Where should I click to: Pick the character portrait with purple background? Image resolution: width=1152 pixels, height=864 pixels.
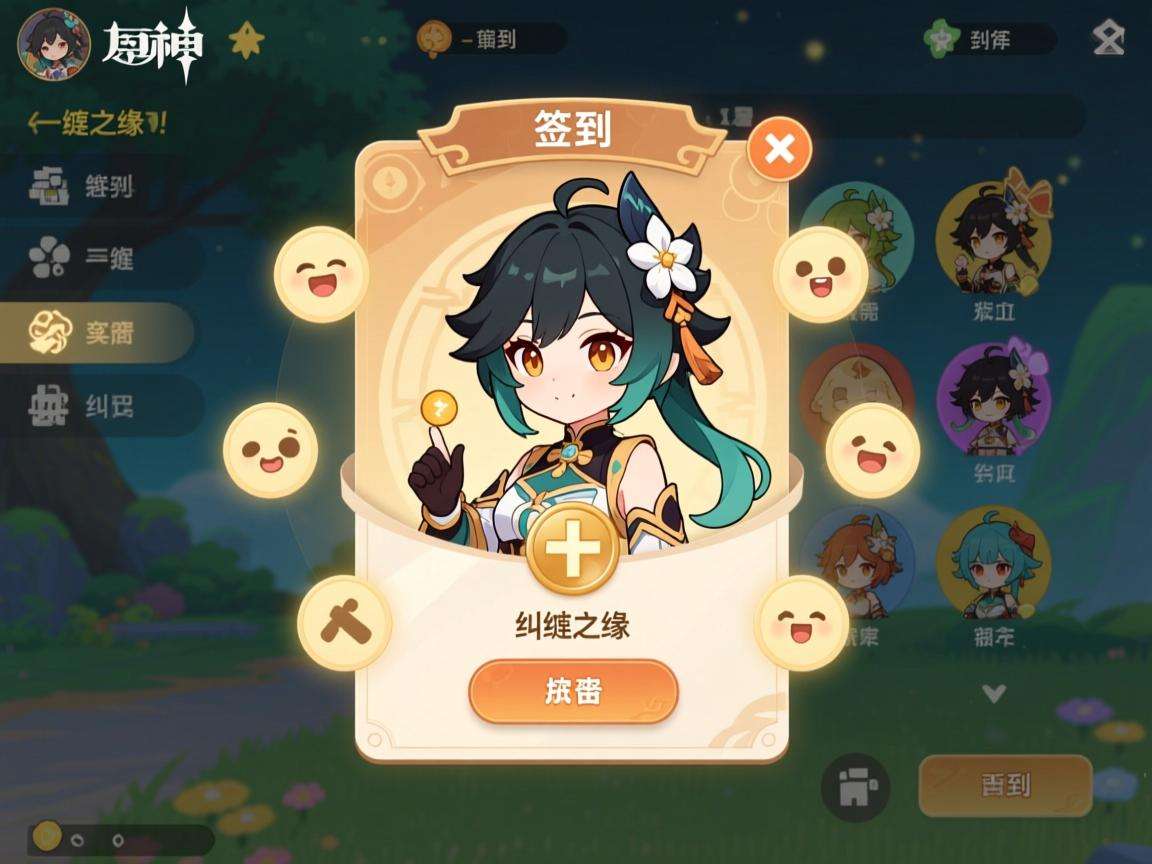pos(993,398)
